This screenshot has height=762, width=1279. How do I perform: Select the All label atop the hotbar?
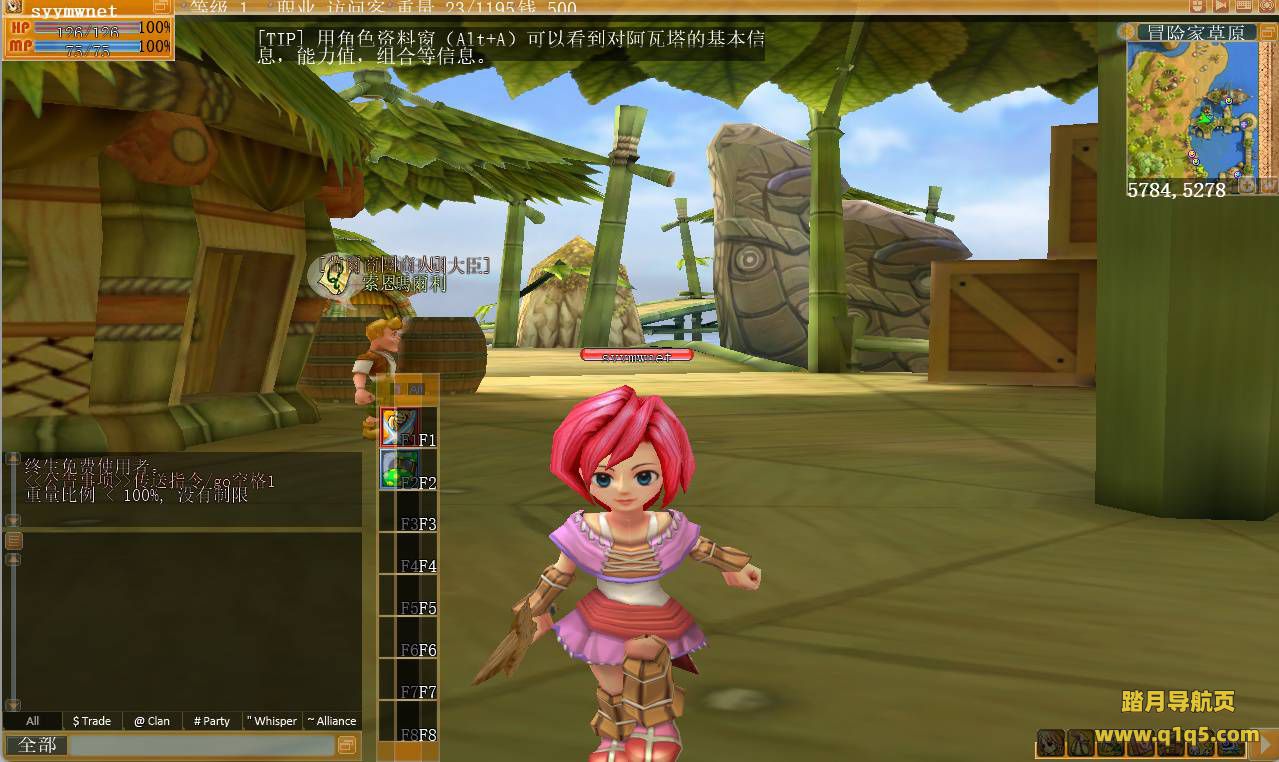click(x=416, y=390)
